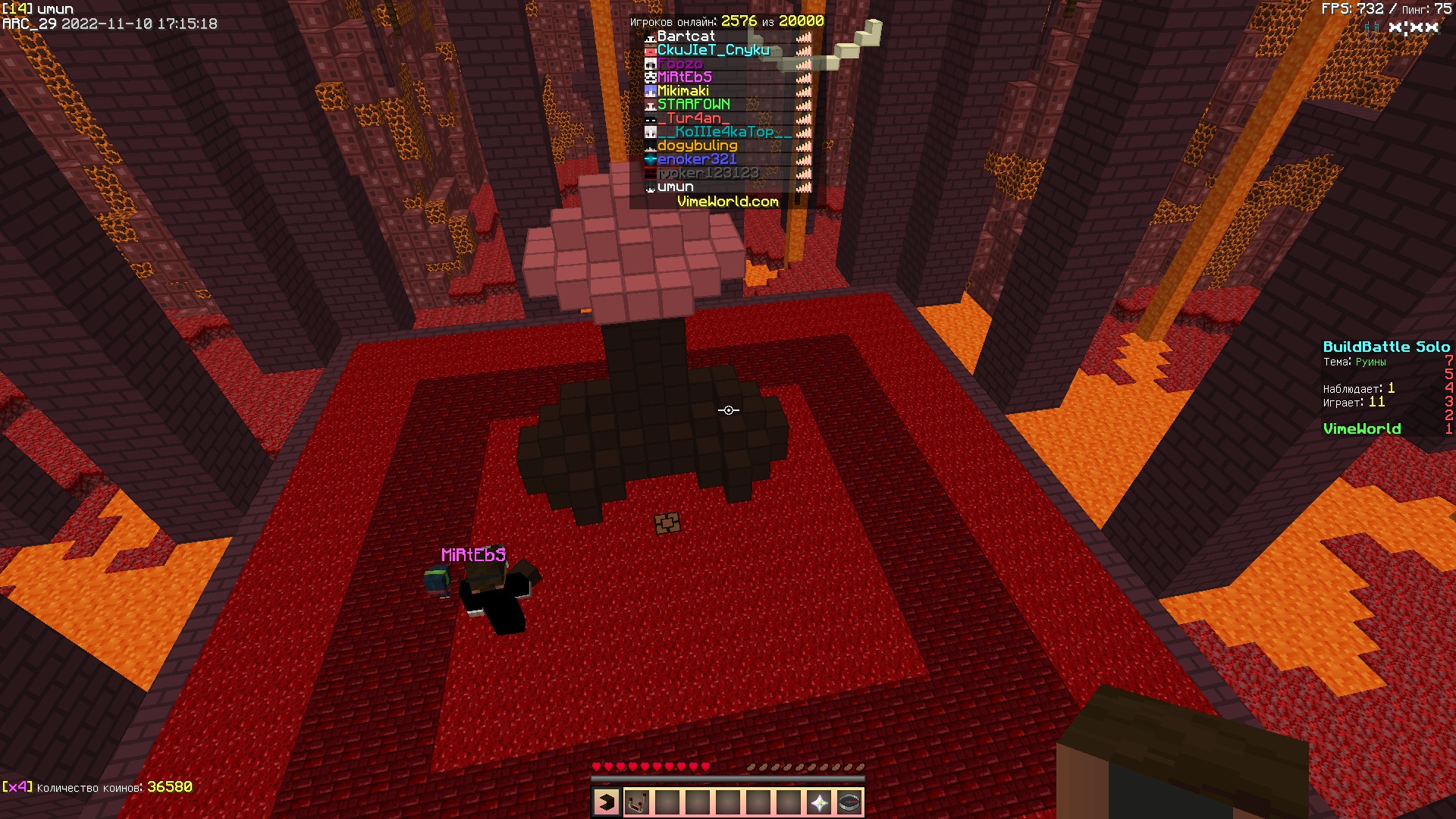Select the nether star hotbar slot

click(x=819, y=802)
